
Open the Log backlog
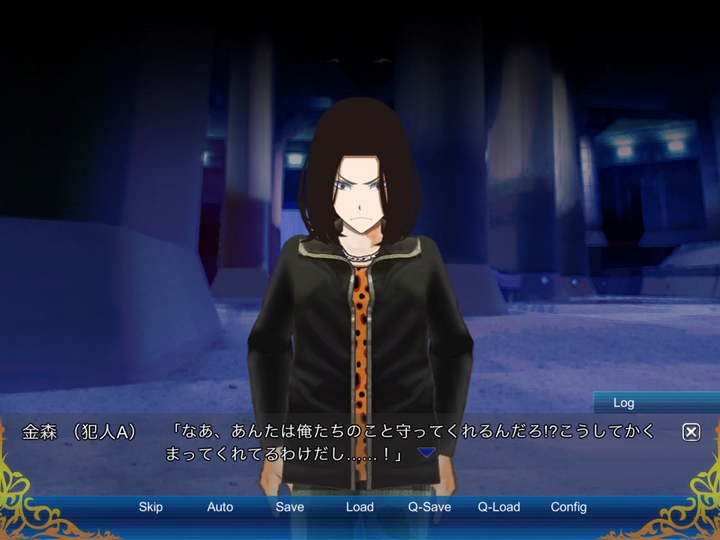624,403
